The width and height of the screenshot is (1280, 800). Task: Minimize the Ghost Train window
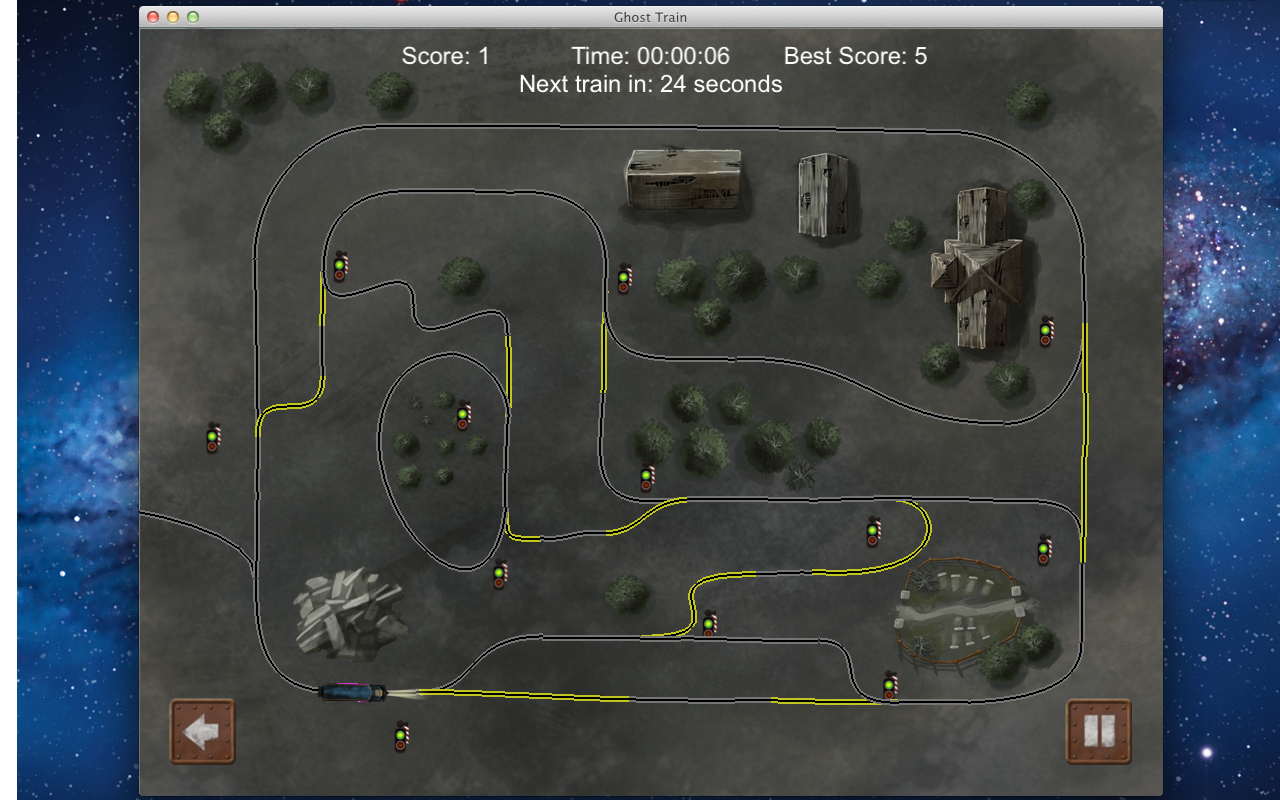[173, 17]
